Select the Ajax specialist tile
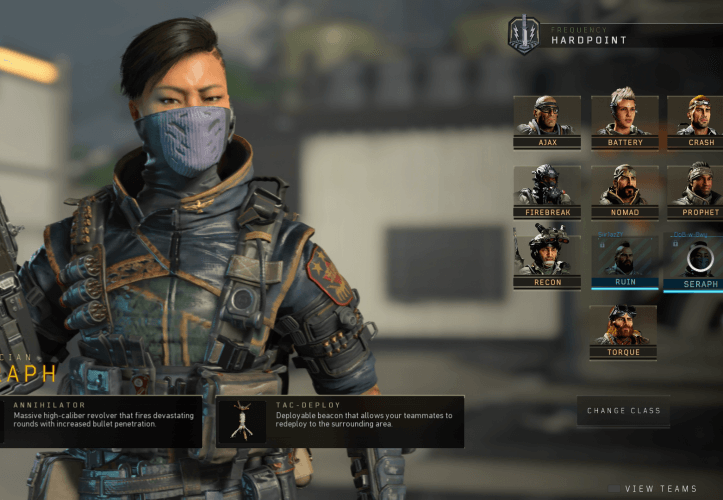The height and width of the screenshot is (500, 723). [547, 122]
